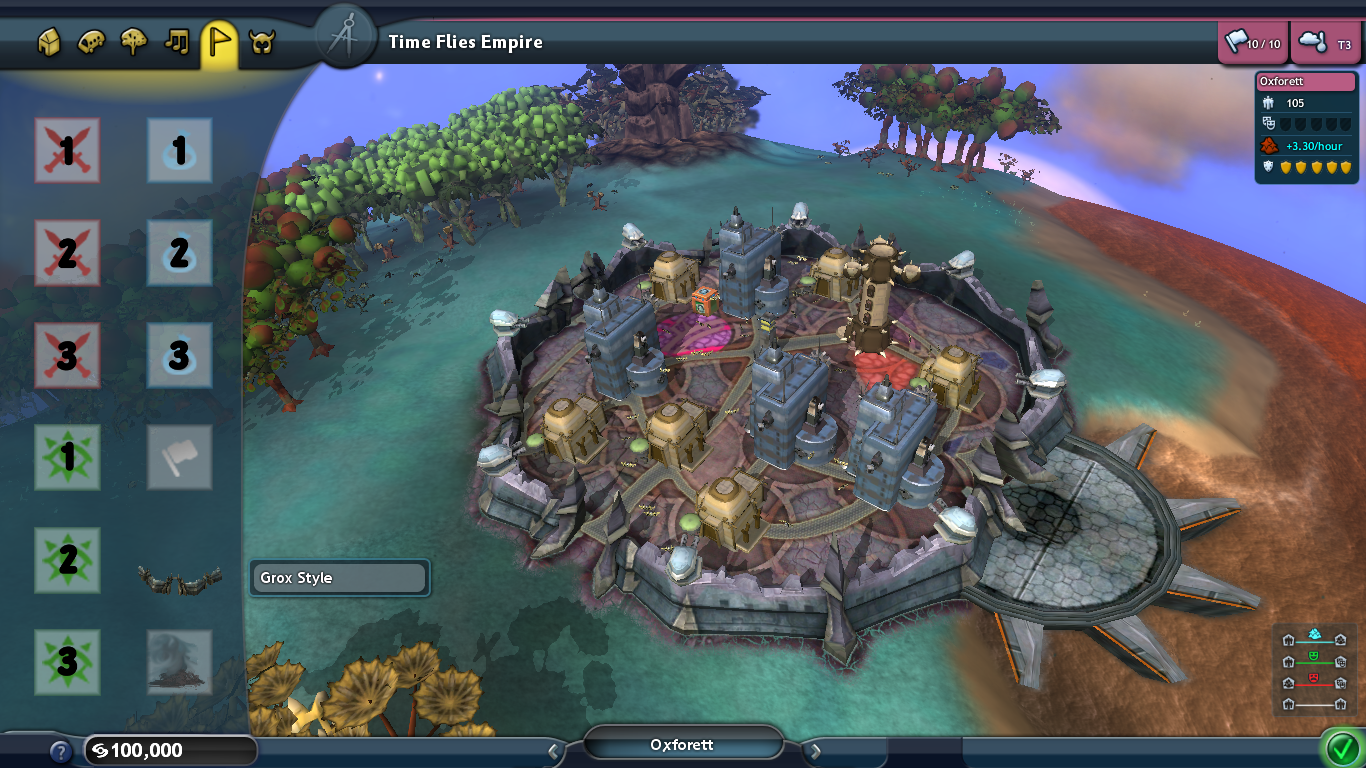Open the Buildings category tab

48,43
